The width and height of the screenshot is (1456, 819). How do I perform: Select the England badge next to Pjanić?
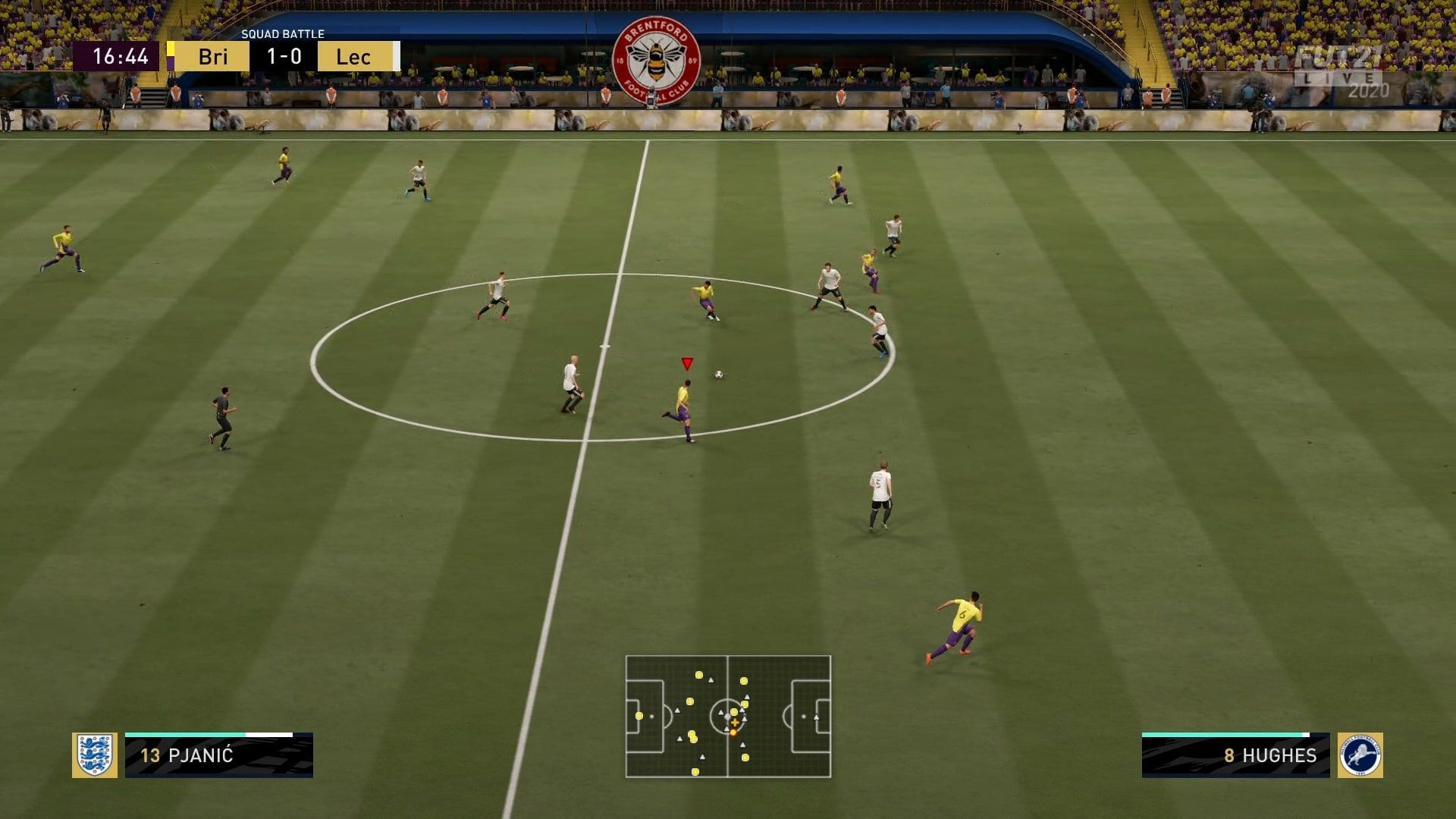coord(96,756)
